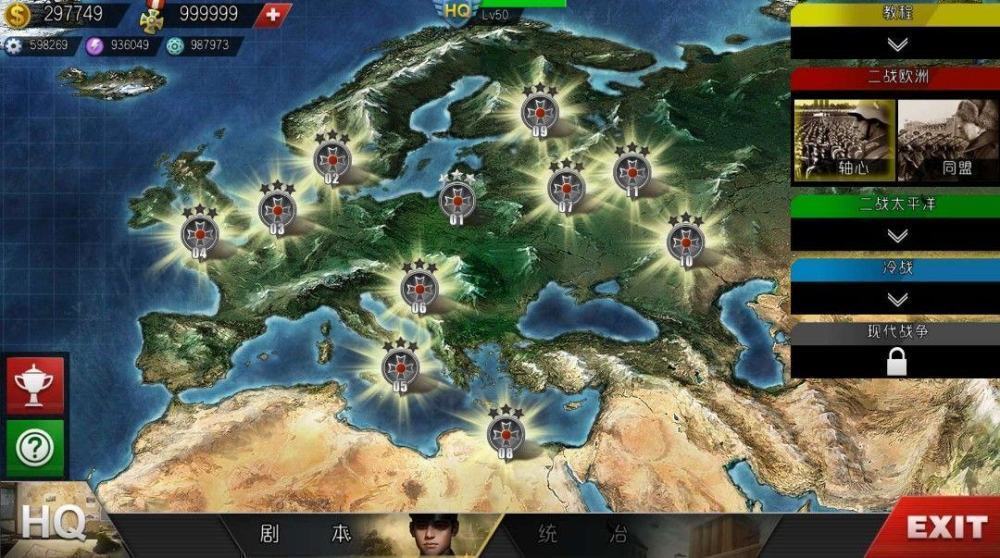Viewport: 1000px width, 558px height.
Task: Expand the 冷战 Cold War section
Action: 897,299
